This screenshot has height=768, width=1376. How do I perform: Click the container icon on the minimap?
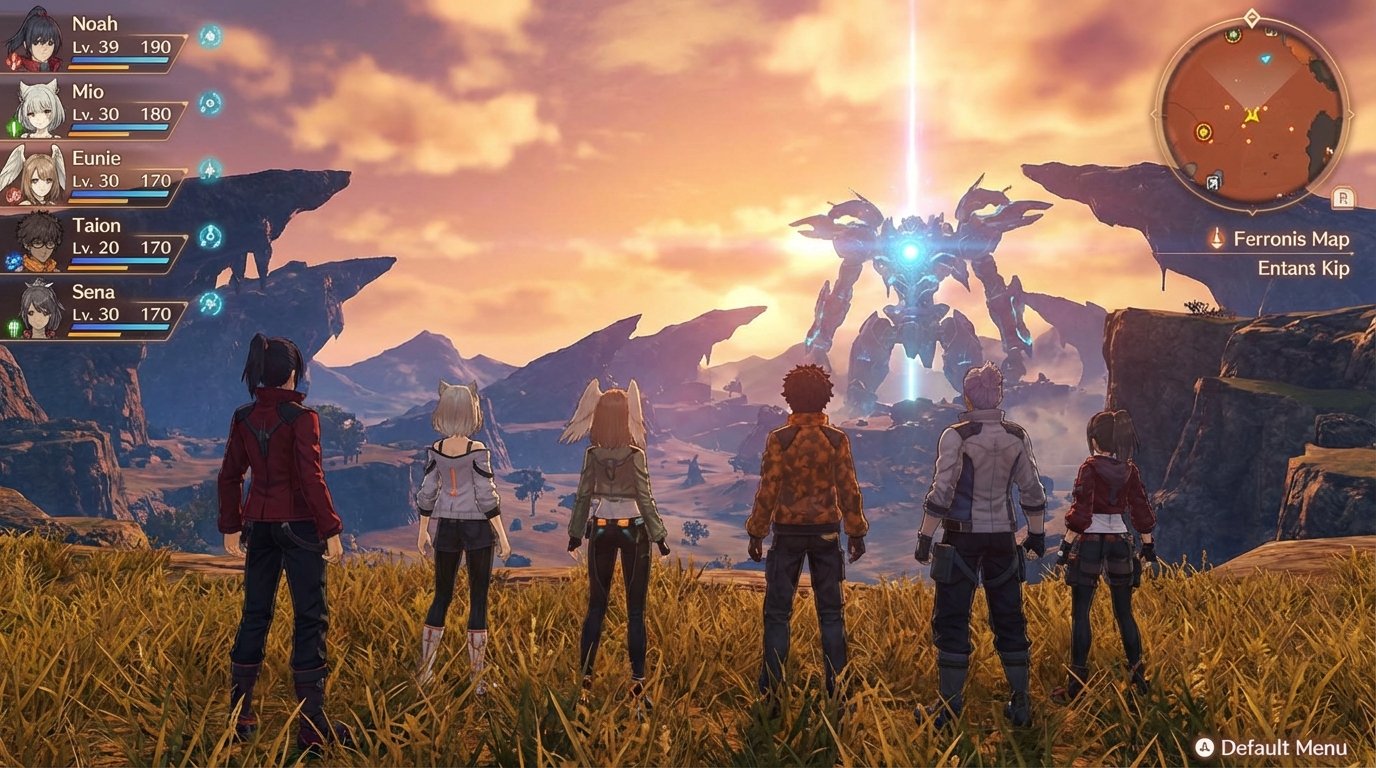click(1212, 182)
